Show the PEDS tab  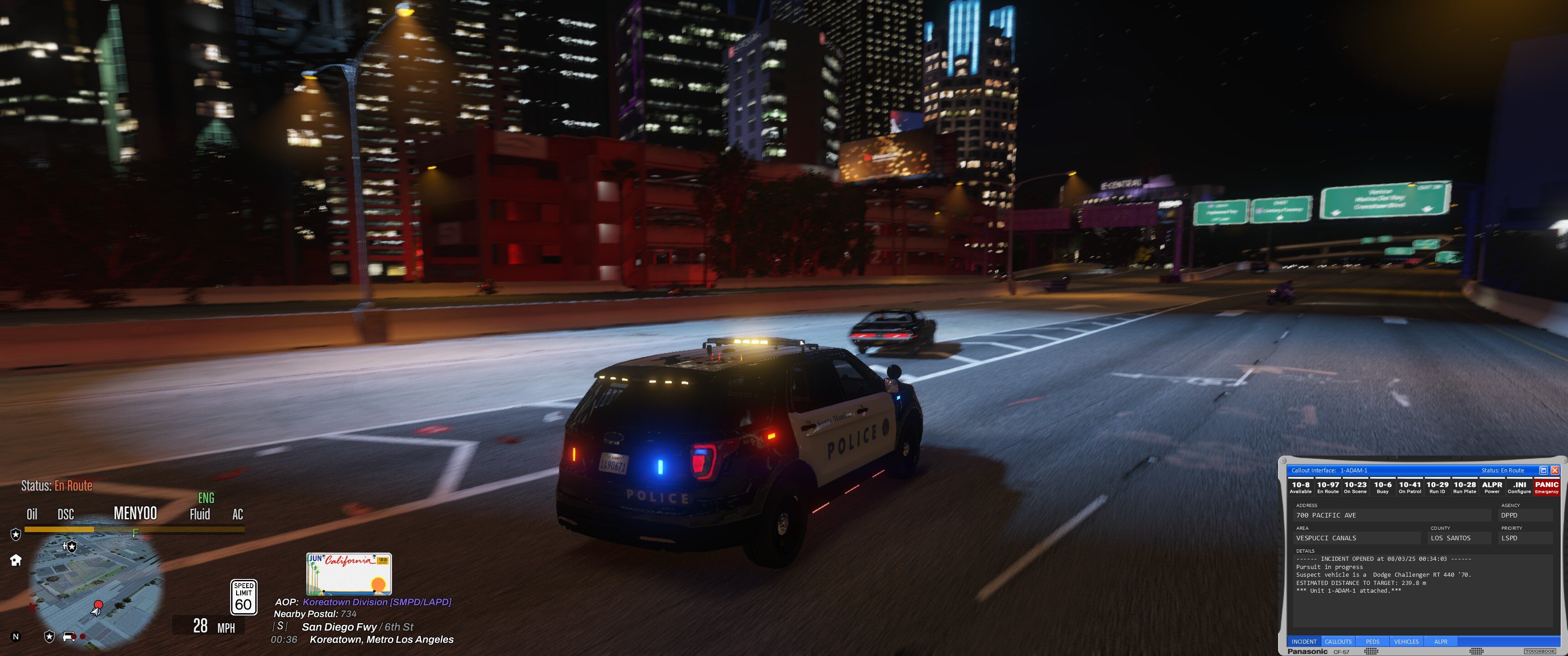click(1372, 641)
